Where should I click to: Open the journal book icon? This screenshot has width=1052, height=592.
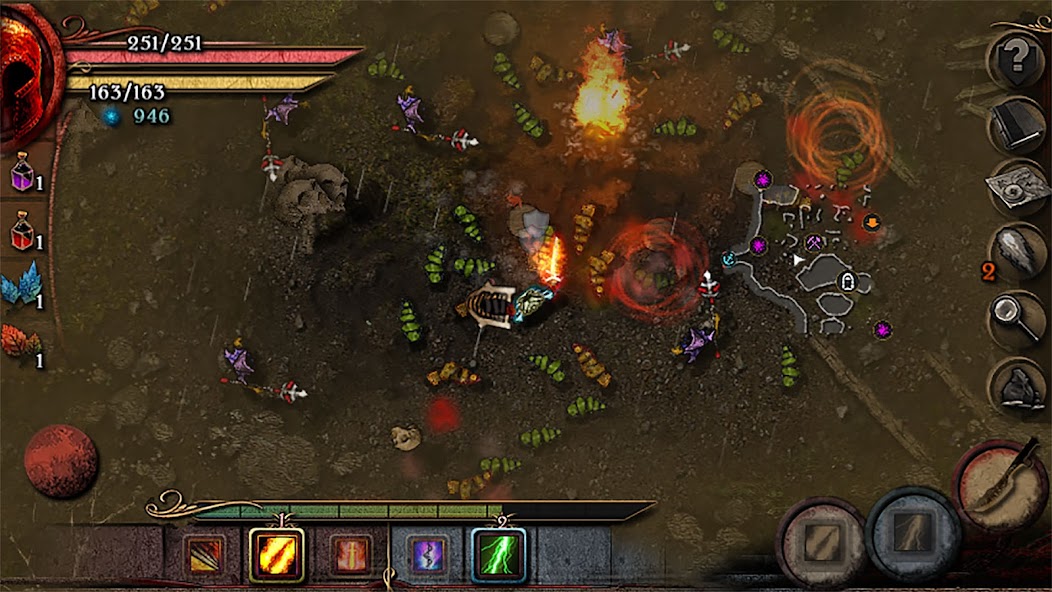[x=1018, y=125]
